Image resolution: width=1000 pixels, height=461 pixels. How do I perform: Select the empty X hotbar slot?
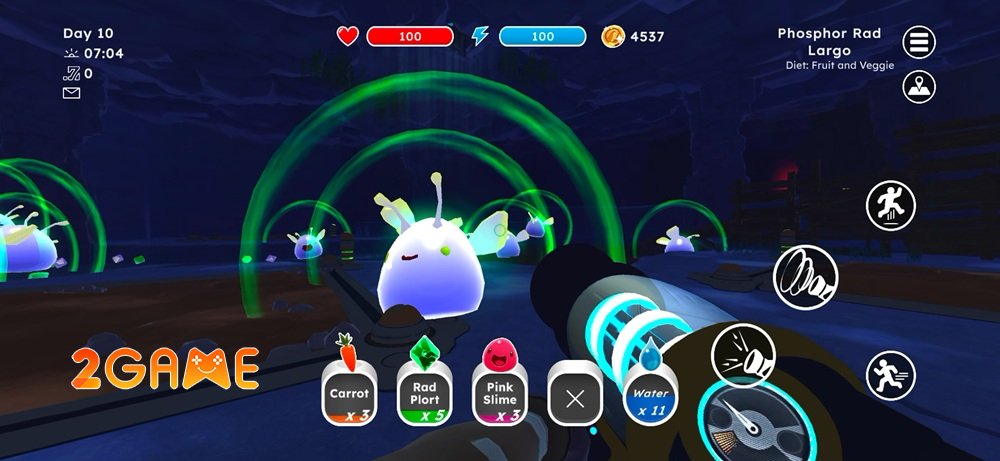point(574,399)
